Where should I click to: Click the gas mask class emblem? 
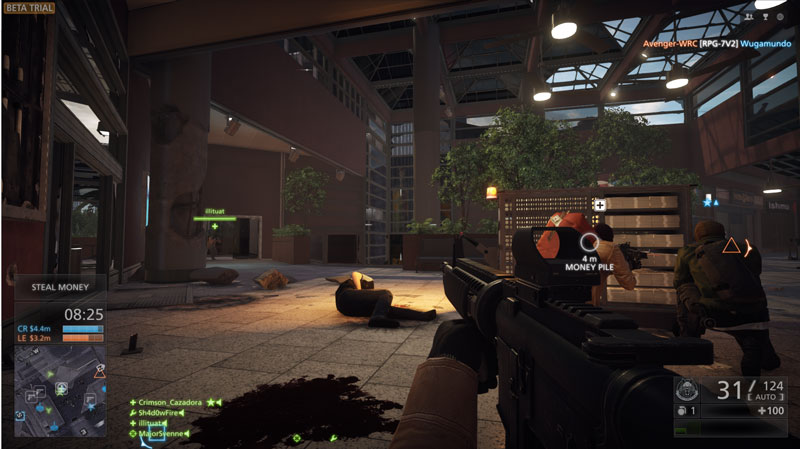tap(687, 389)
